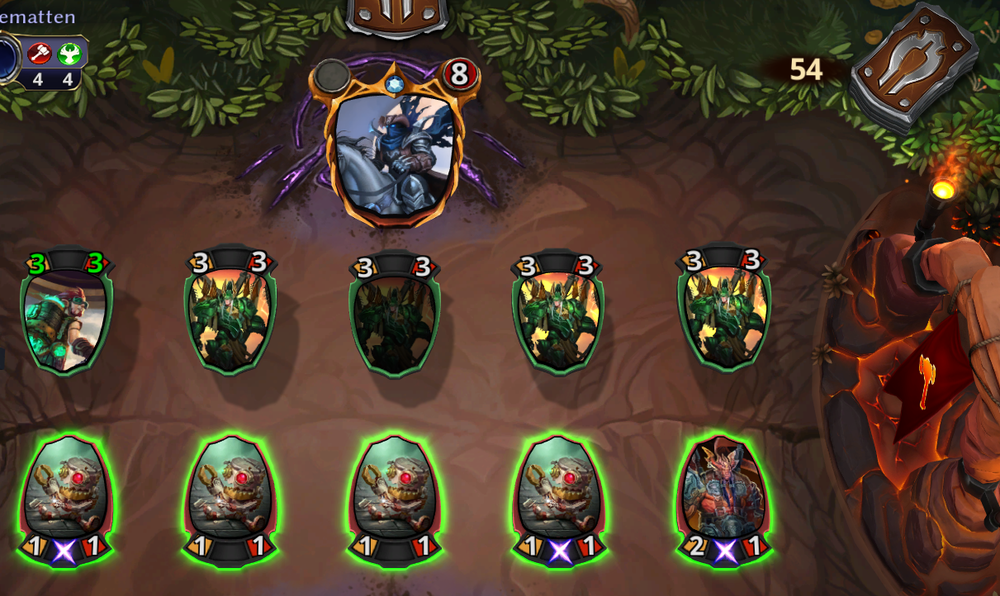Select the darkened green 3/3 enemy unit
1000x596 pixels.
396,318
